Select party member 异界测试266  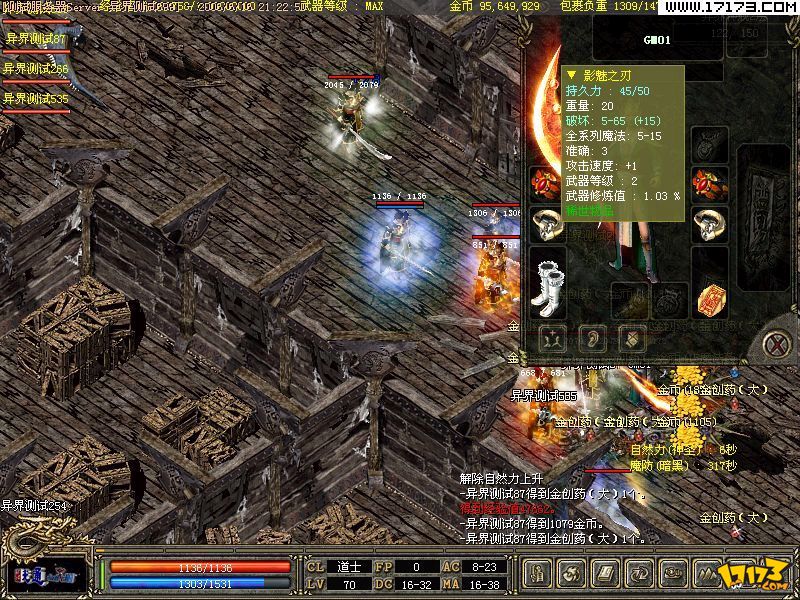[36, 69]
